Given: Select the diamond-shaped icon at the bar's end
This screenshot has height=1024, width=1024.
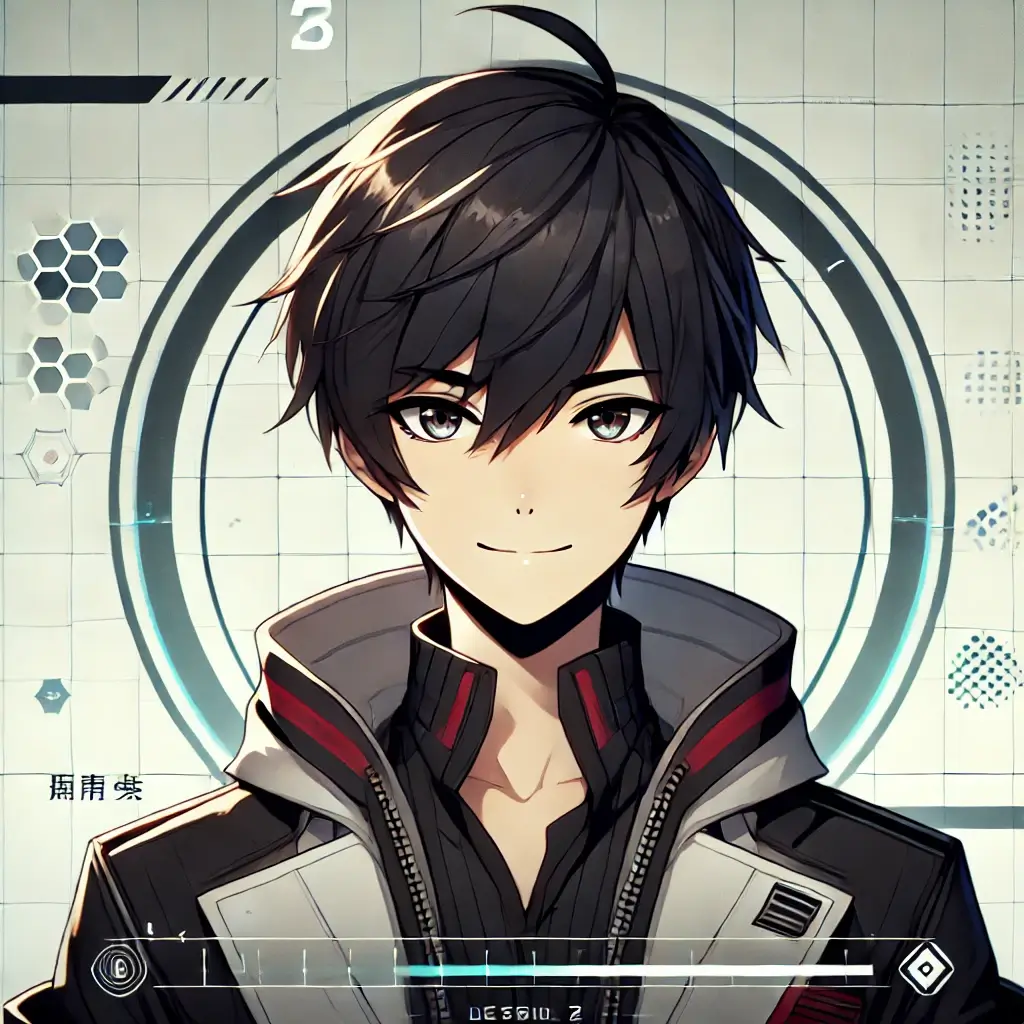Looking at the screenshot, I should pos(925,968).
